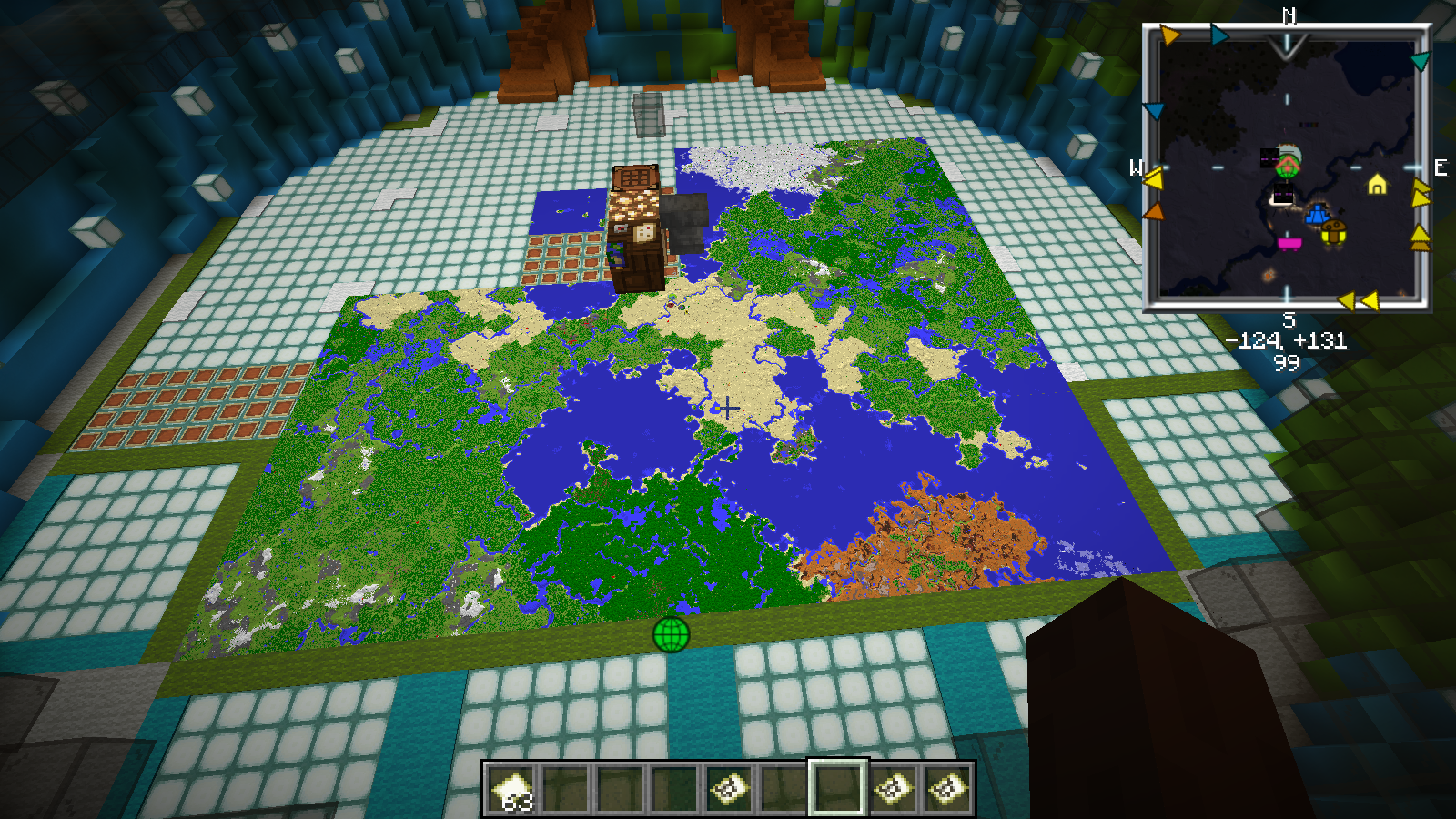The height and width of the screenshot is (819, 1456).
Task: Click the S compass label below the minimap
Action: [x=1289, y=320]
